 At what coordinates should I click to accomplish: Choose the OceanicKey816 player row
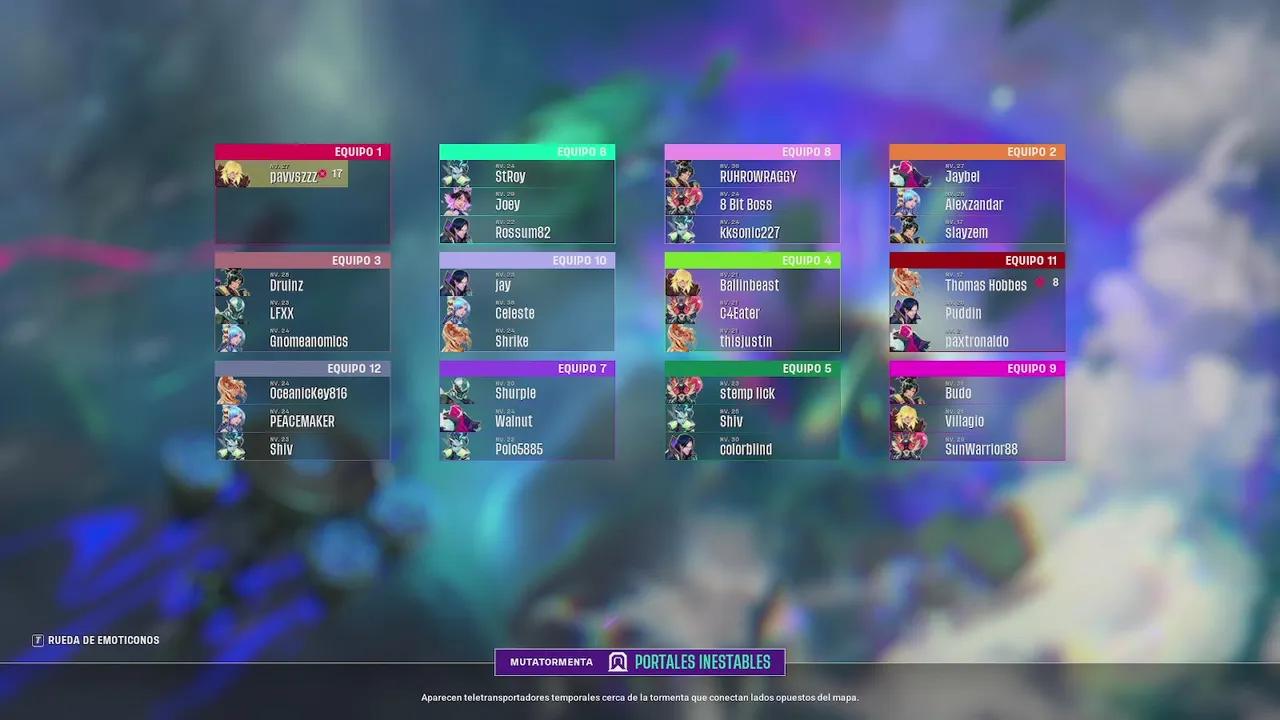(302, 393)
